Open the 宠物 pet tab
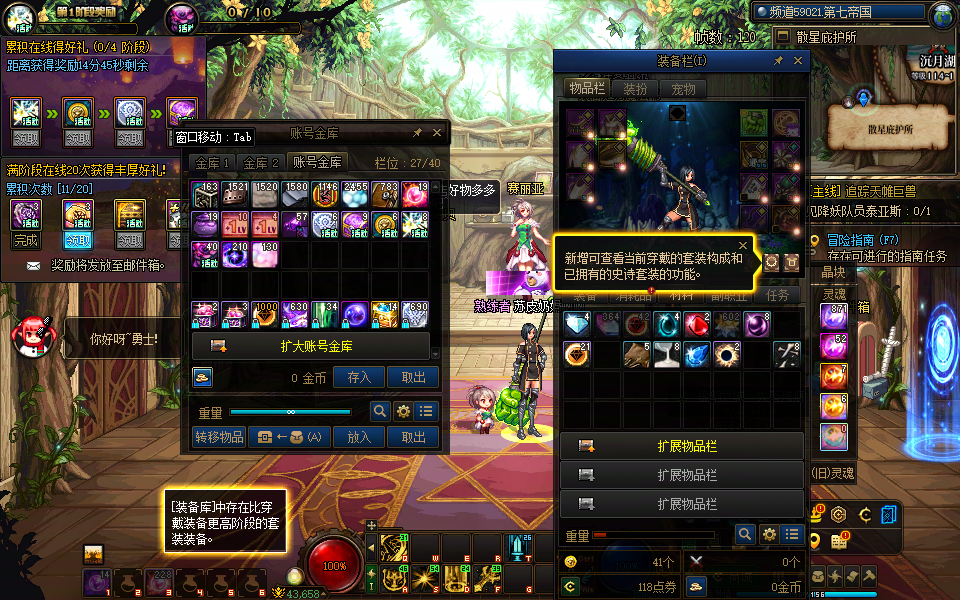The width and height of the screenshot is (960, 600). coord(682,88)
